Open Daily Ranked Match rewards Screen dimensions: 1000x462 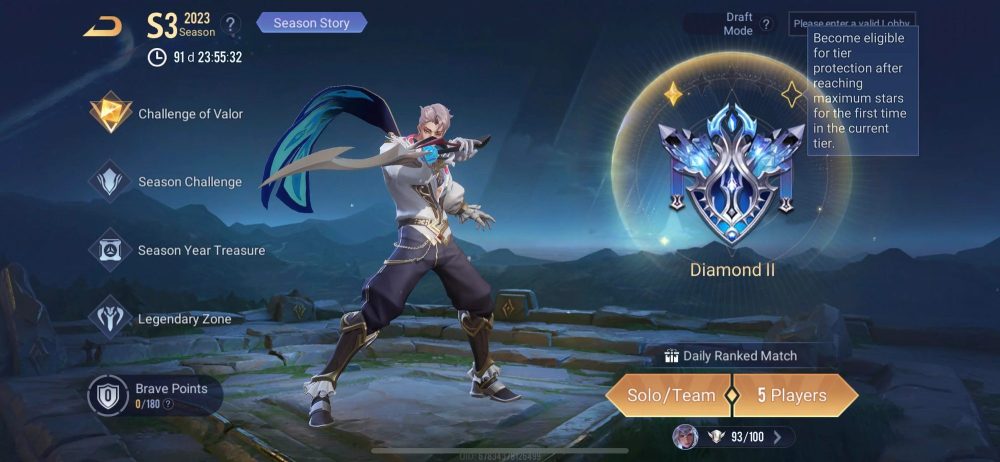(731, 356)
